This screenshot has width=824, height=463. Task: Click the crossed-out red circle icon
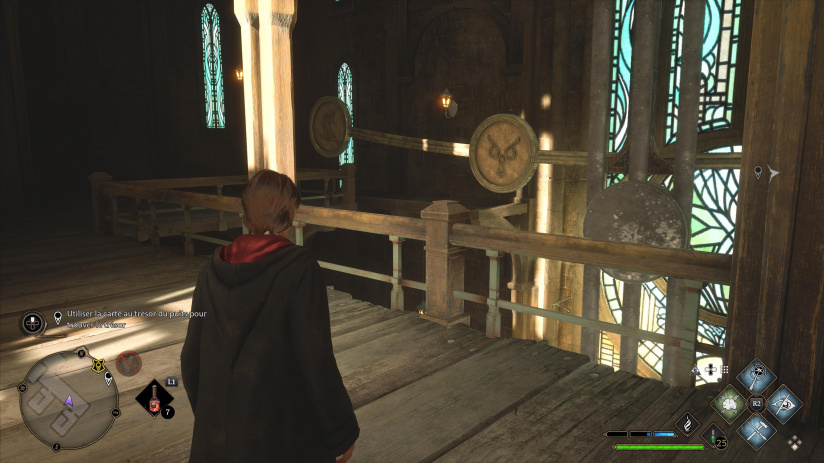128,363
